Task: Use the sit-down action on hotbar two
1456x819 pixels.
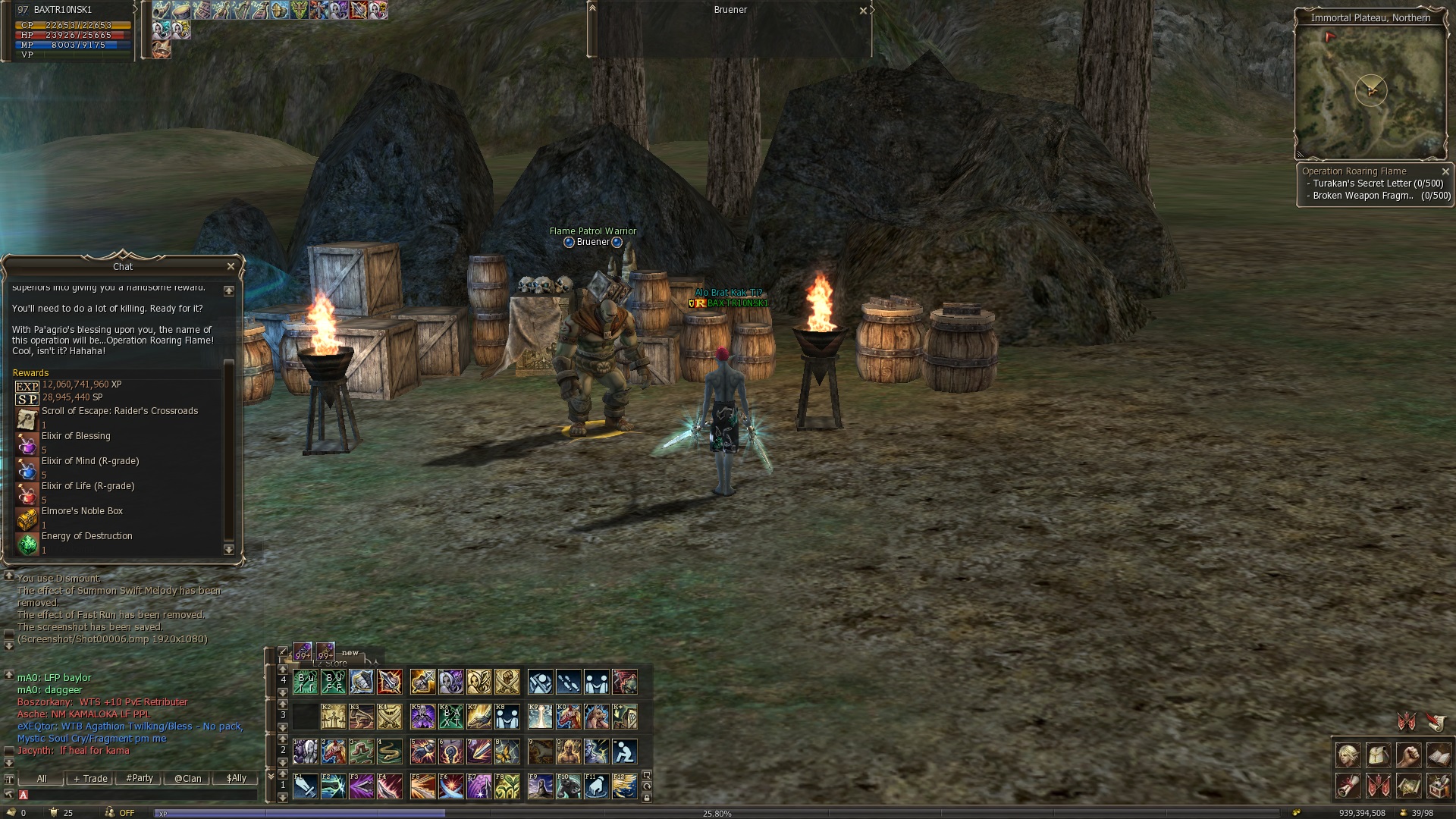Action: (x=625, y=752)
